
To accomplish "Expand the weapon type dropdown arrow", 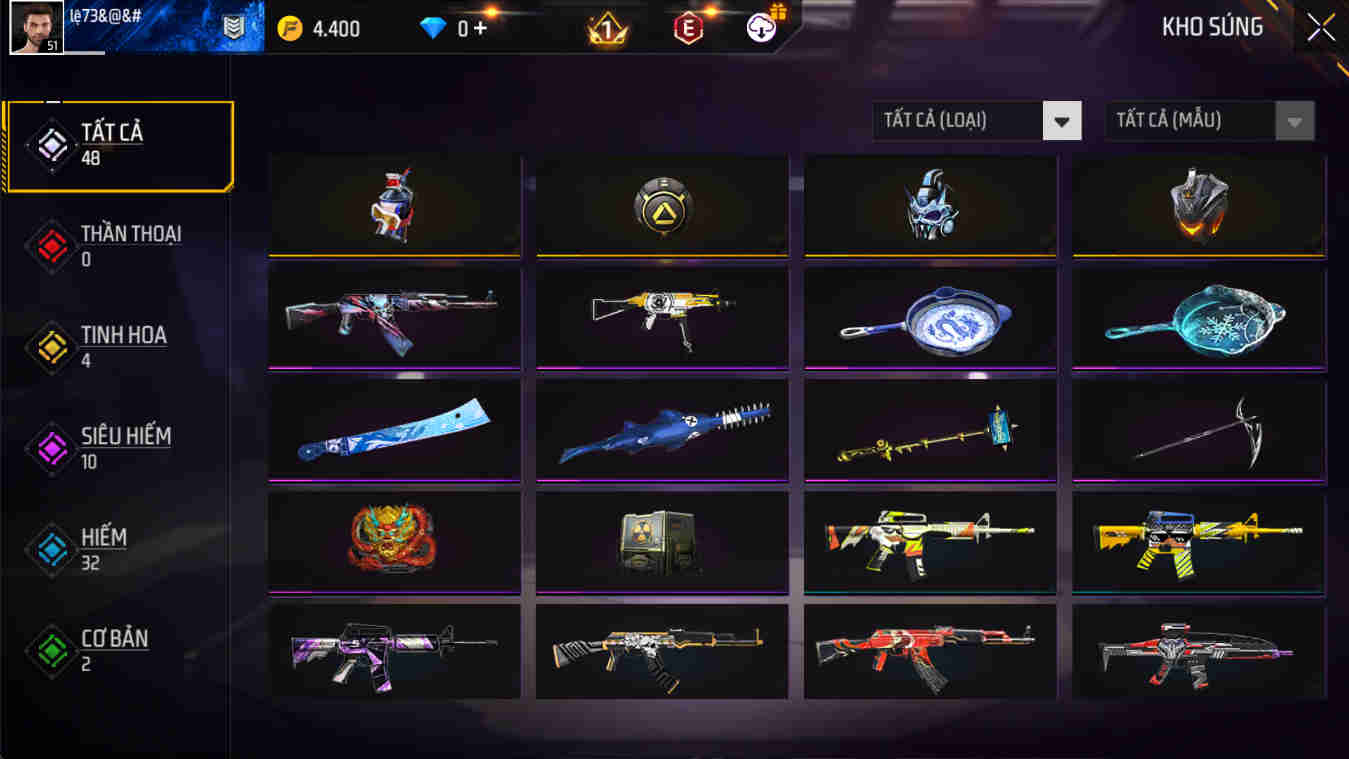I will (x=1063, y=120).
